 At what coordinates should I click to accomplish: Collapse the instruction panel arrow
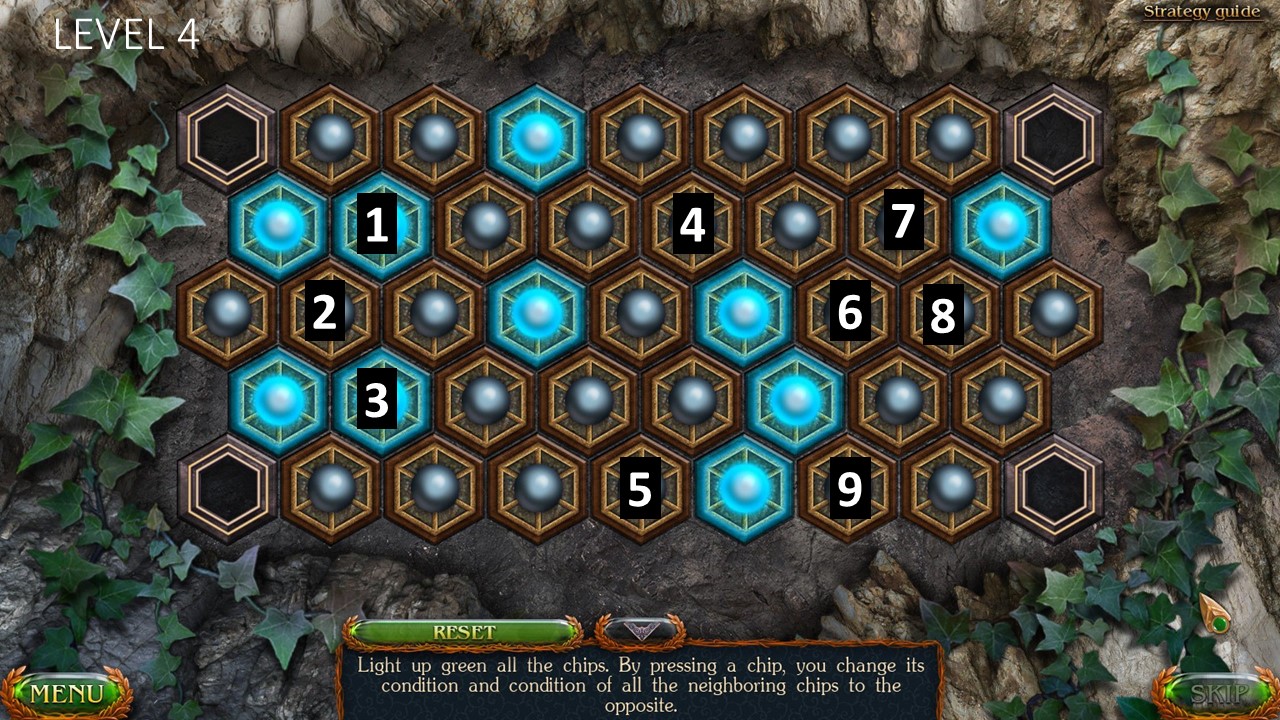click(x=640, y=630)
